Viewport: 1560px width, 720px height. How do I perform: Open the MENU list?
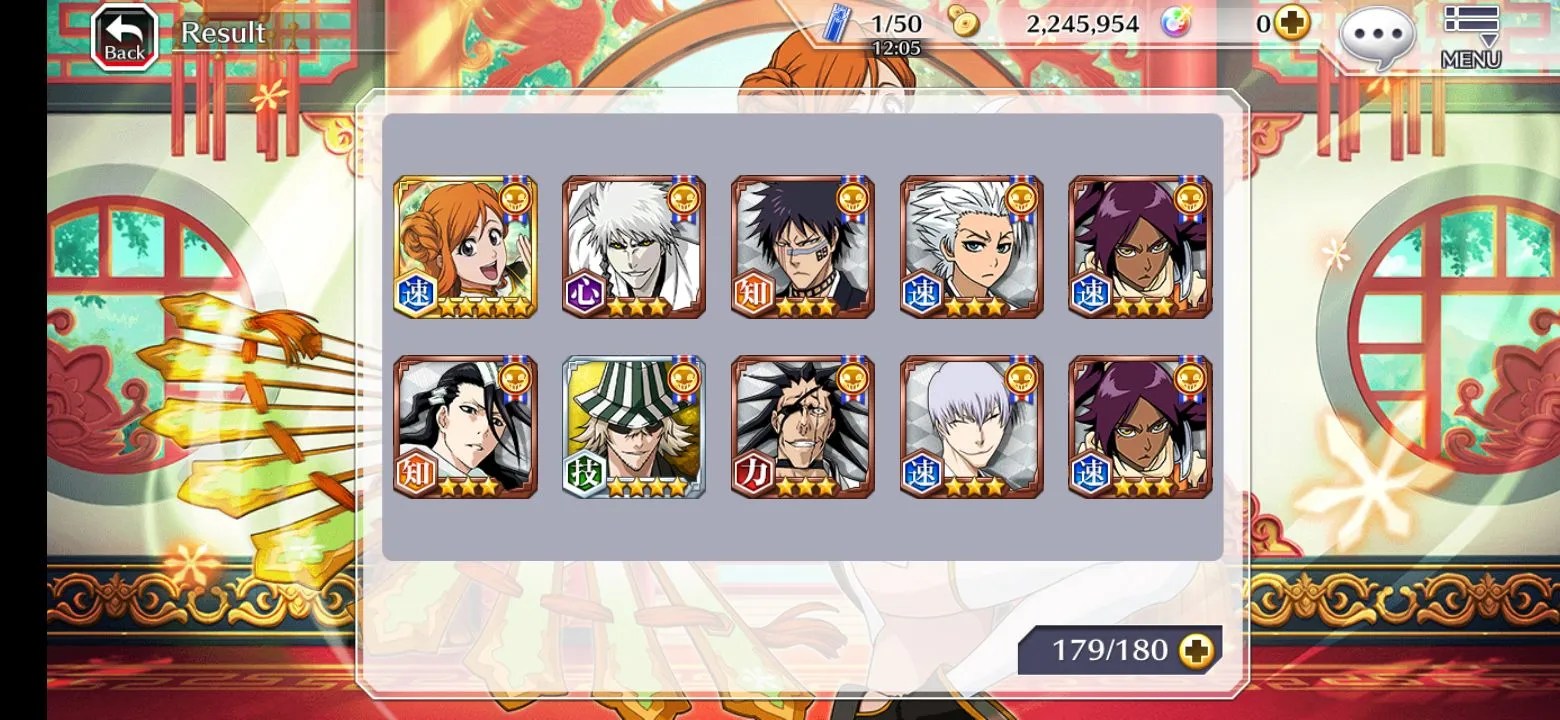pyautogui.click(x=1470, y=38)
